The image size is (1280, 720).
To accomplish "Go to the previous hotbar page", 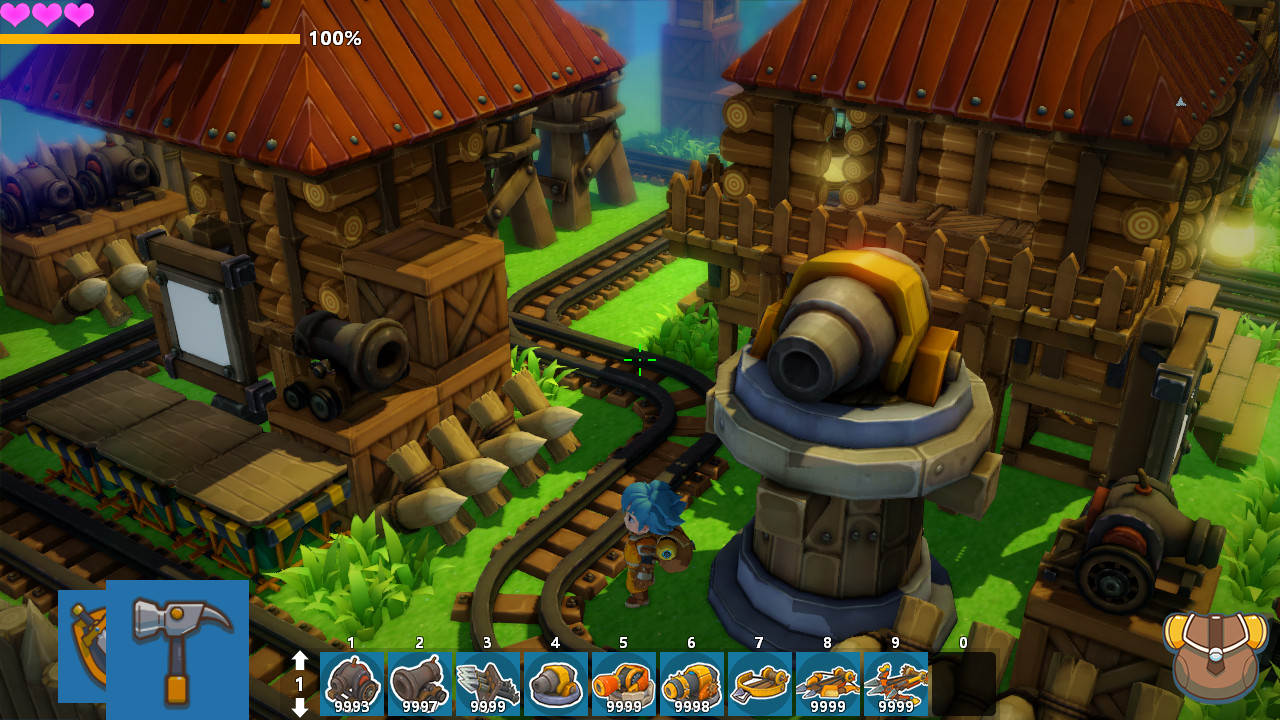I will click(x=300, y=661).
